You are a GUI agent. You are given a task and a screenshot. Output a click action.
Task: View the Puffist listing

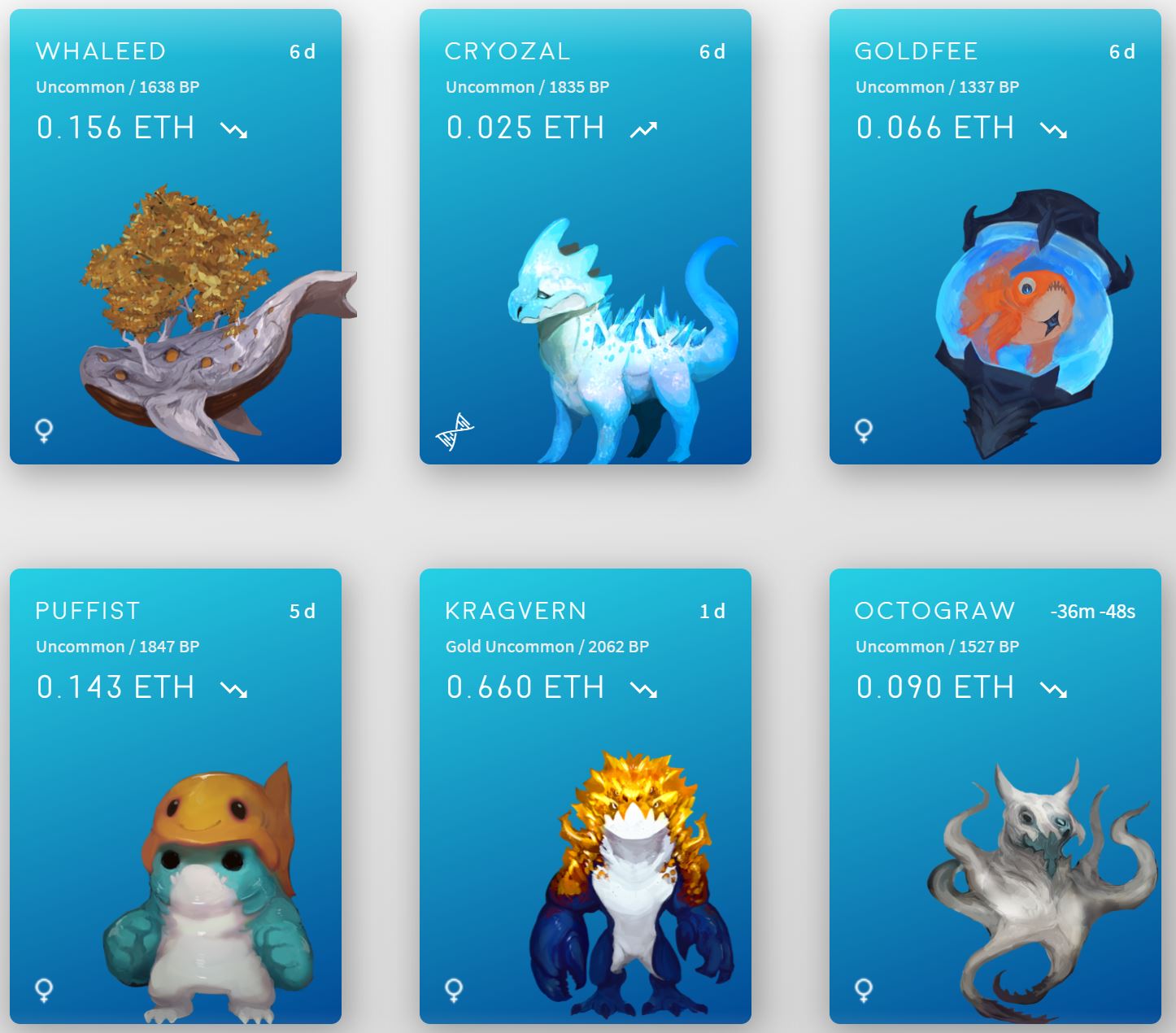[x=175, y=795]
